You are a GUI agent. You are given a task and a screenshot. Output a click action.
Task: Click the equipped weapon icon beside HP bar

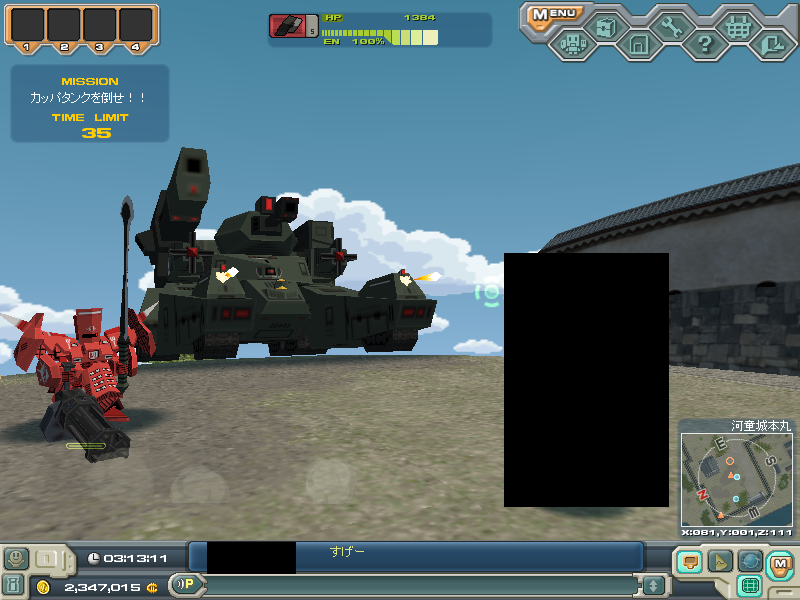pyautogui.click(x=288, y=26)
